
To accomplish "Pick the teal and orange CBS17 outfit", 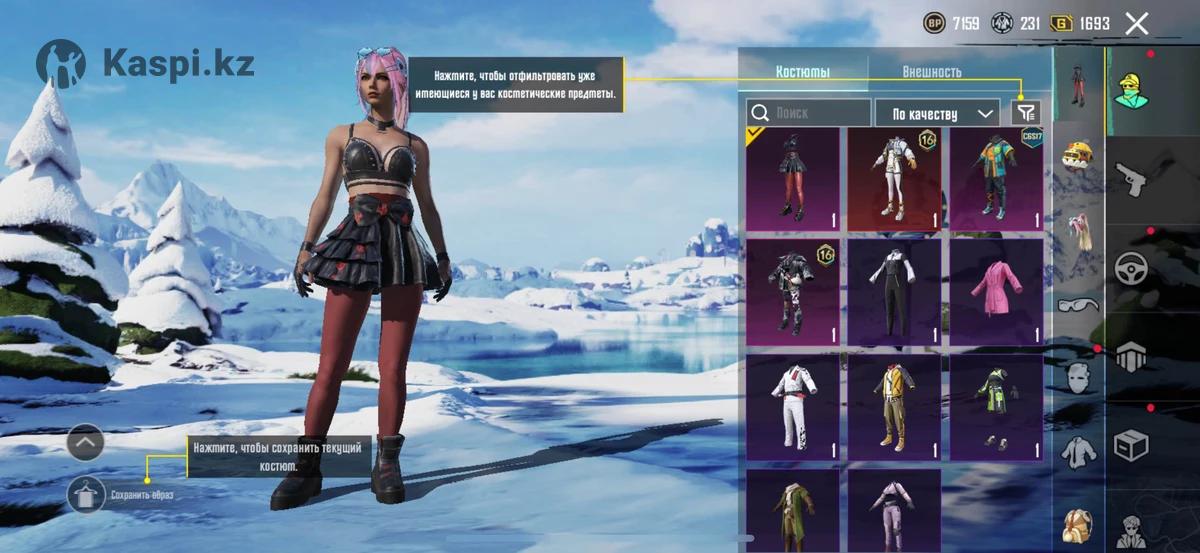I will click(996, 180).
